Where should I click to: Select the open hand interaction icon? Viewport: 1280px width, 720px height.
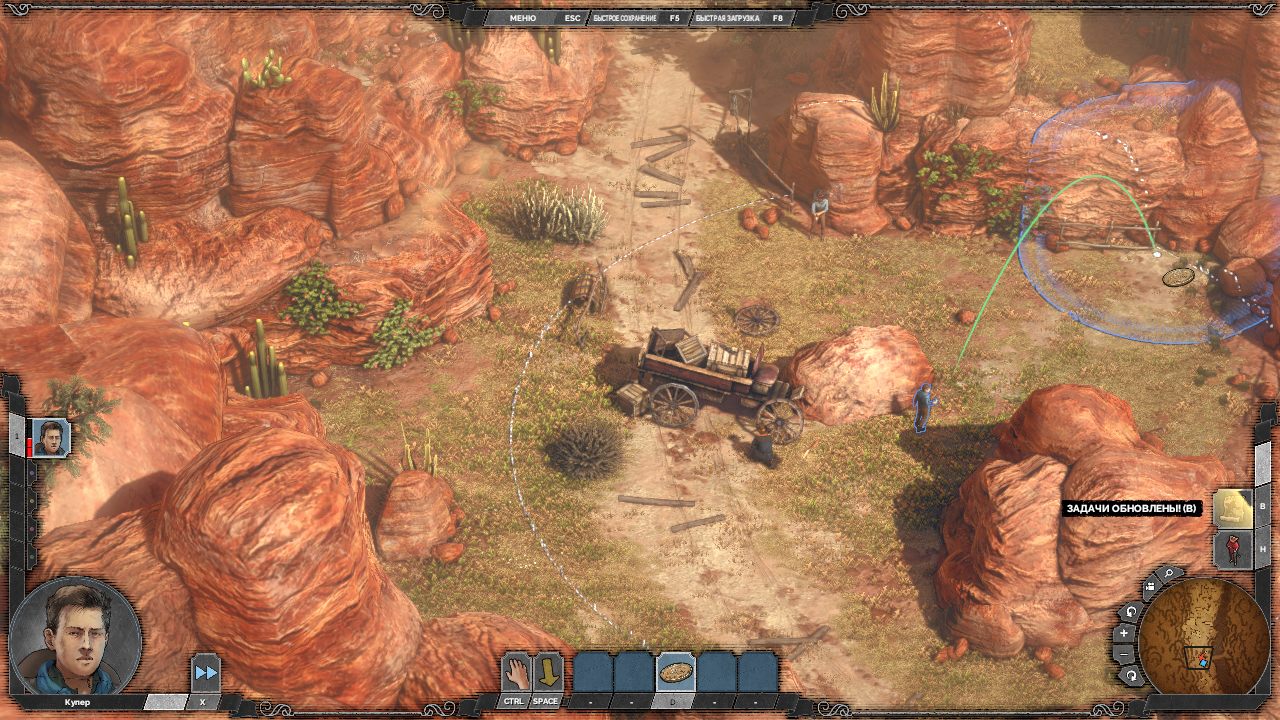tap(515, 672)
